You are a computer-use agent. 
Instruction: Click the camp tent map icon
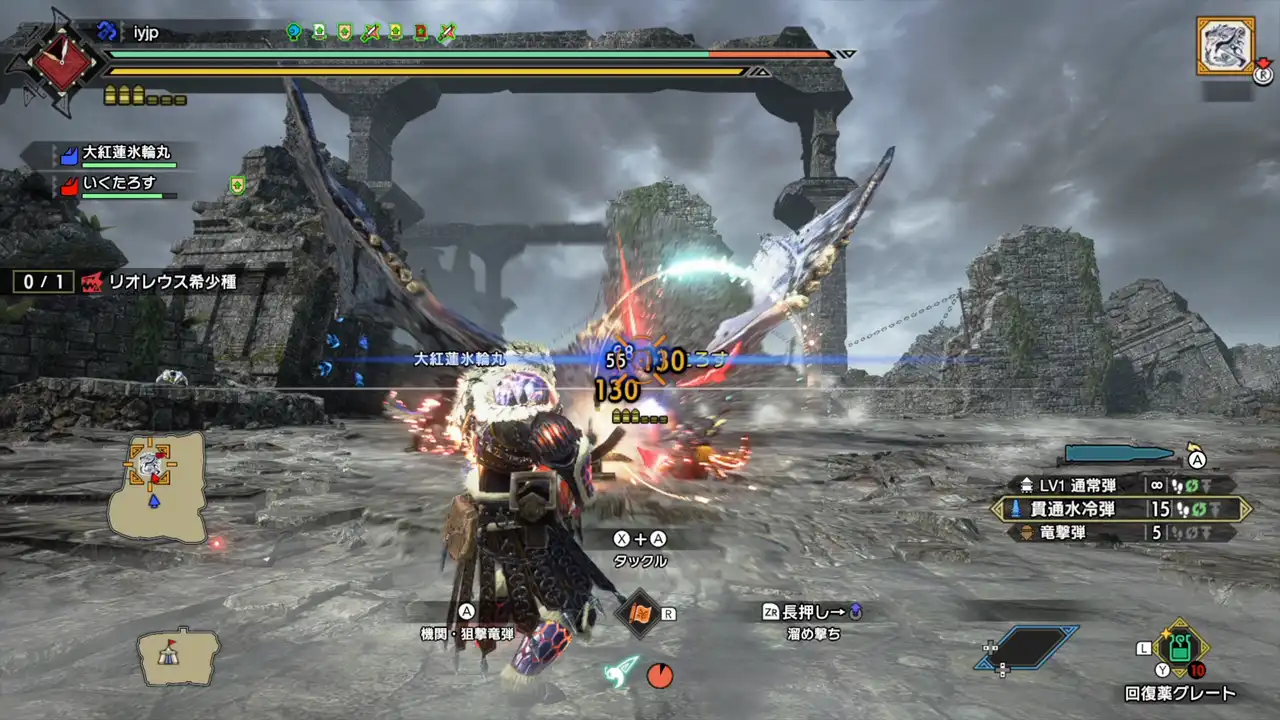(178, 655)
